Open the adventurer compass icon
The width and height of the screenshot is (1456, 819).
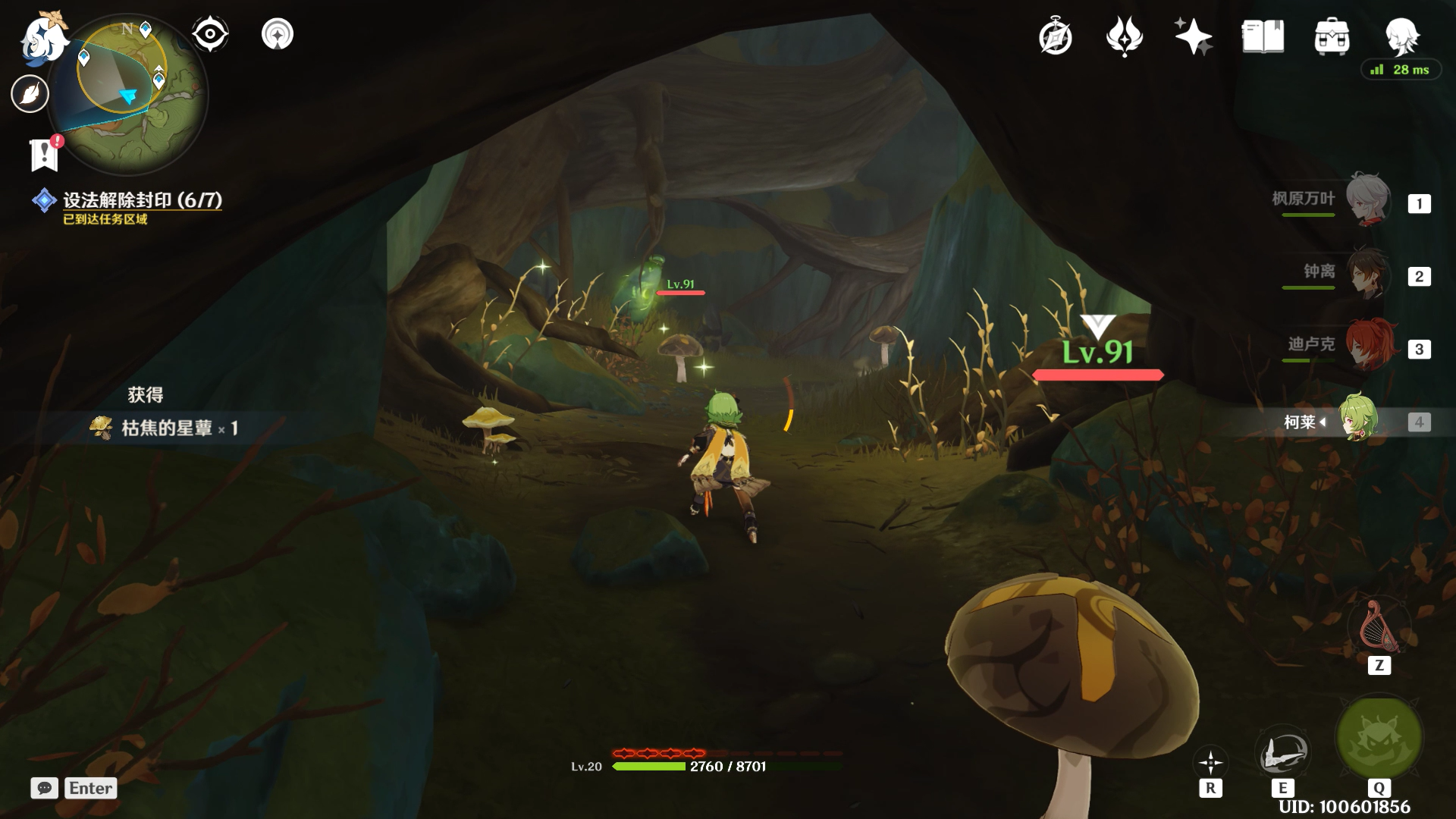coord(1055,36)
